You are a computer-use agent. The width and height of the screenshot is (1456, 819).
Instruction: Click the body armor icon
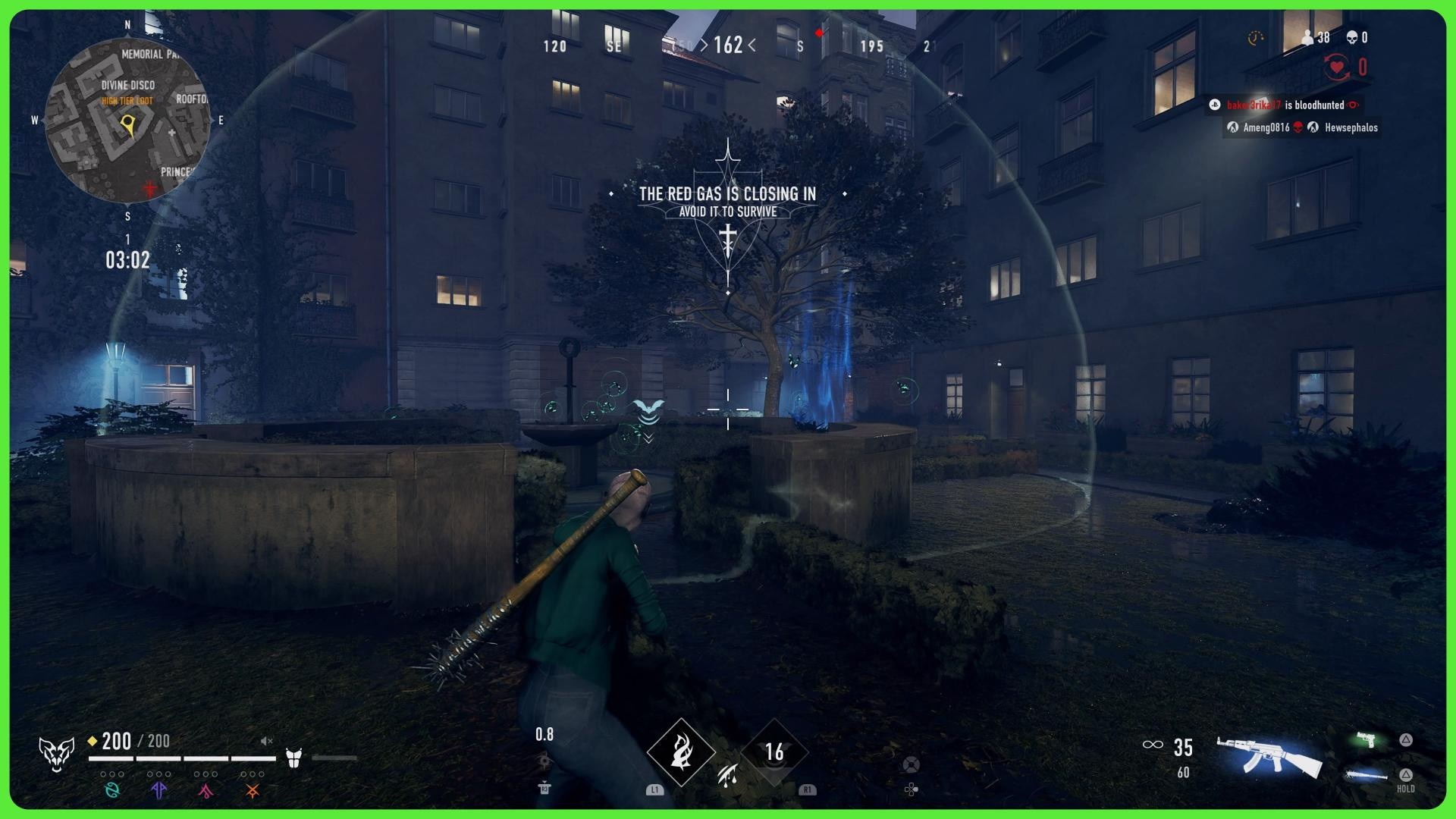pyautogui.click(x=294, y=757)
